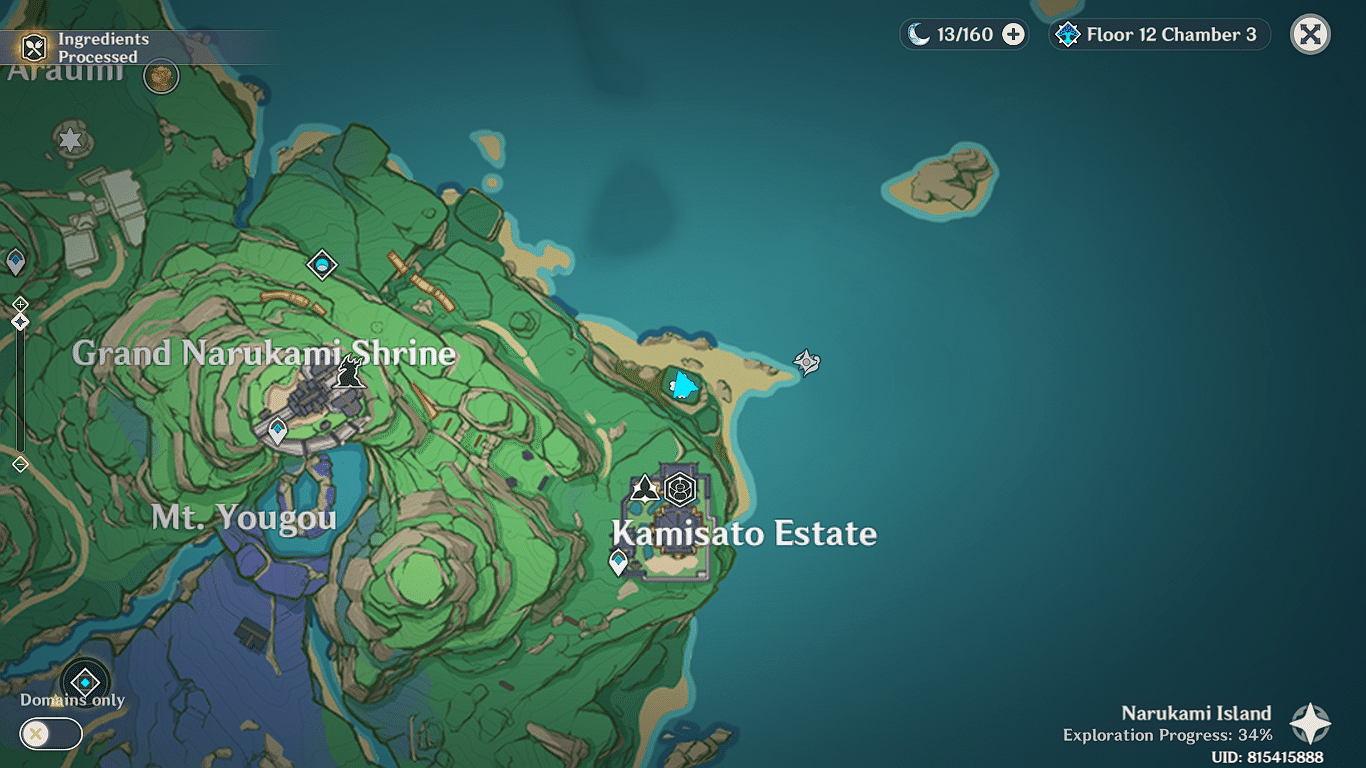Screen dimensions: 1366x768
Task: Add Original Resin with the plus button
Action: (x=1013, y=35)
